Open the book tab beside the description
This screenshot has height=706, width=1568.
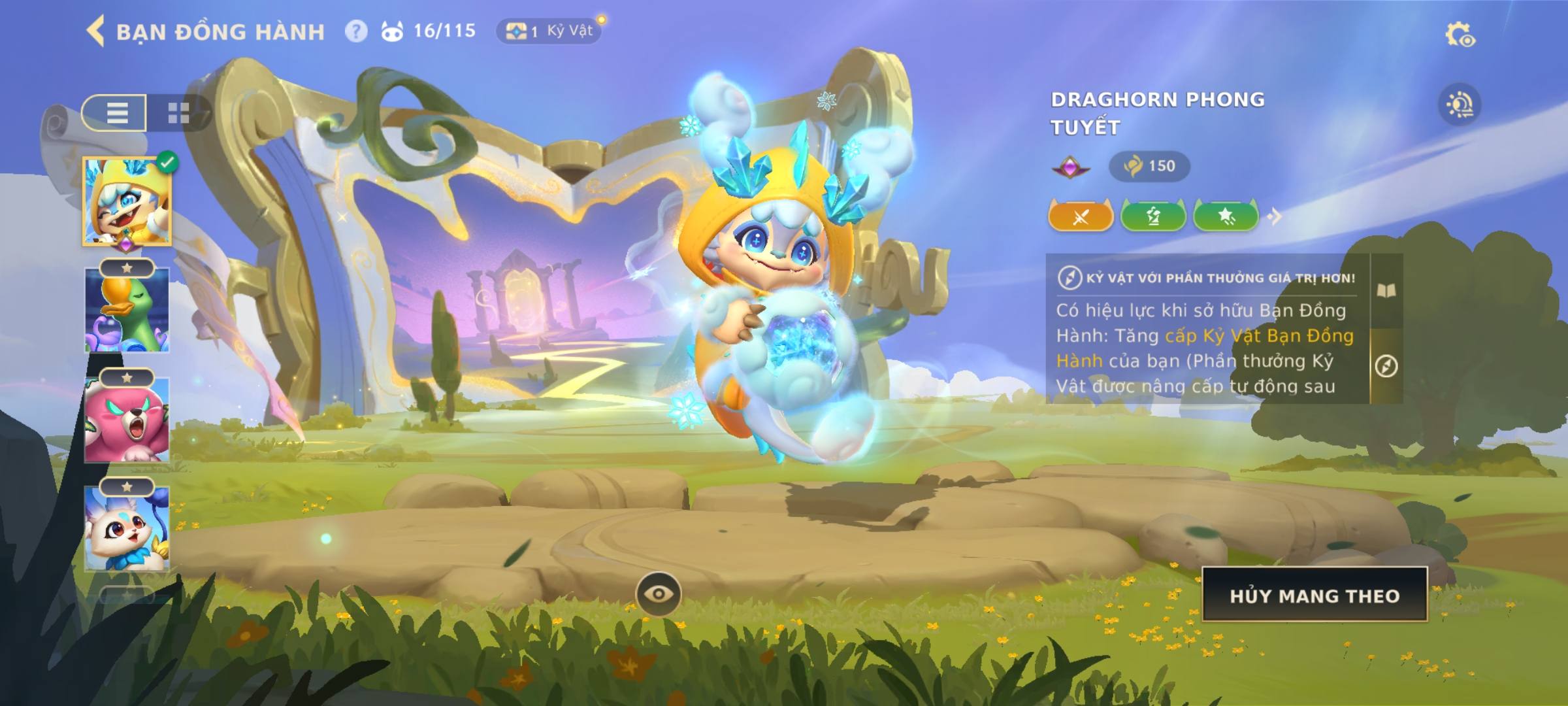click(1386, 291)
